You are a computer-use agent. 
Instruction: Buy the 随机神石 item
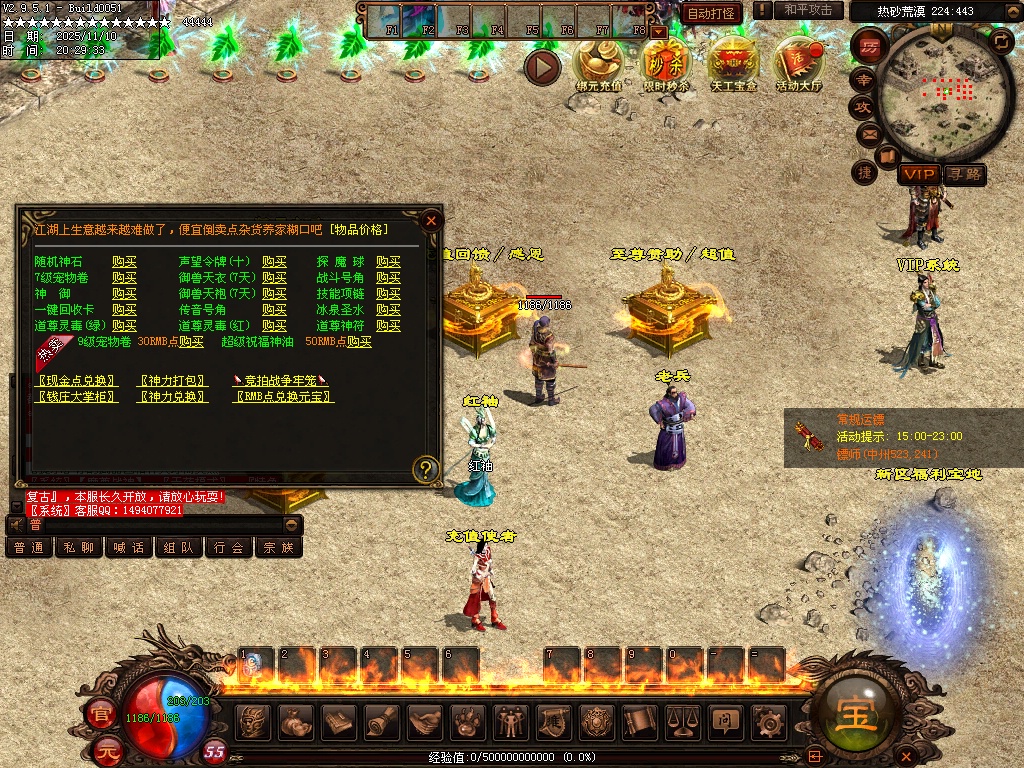click(x=124, y=262)
